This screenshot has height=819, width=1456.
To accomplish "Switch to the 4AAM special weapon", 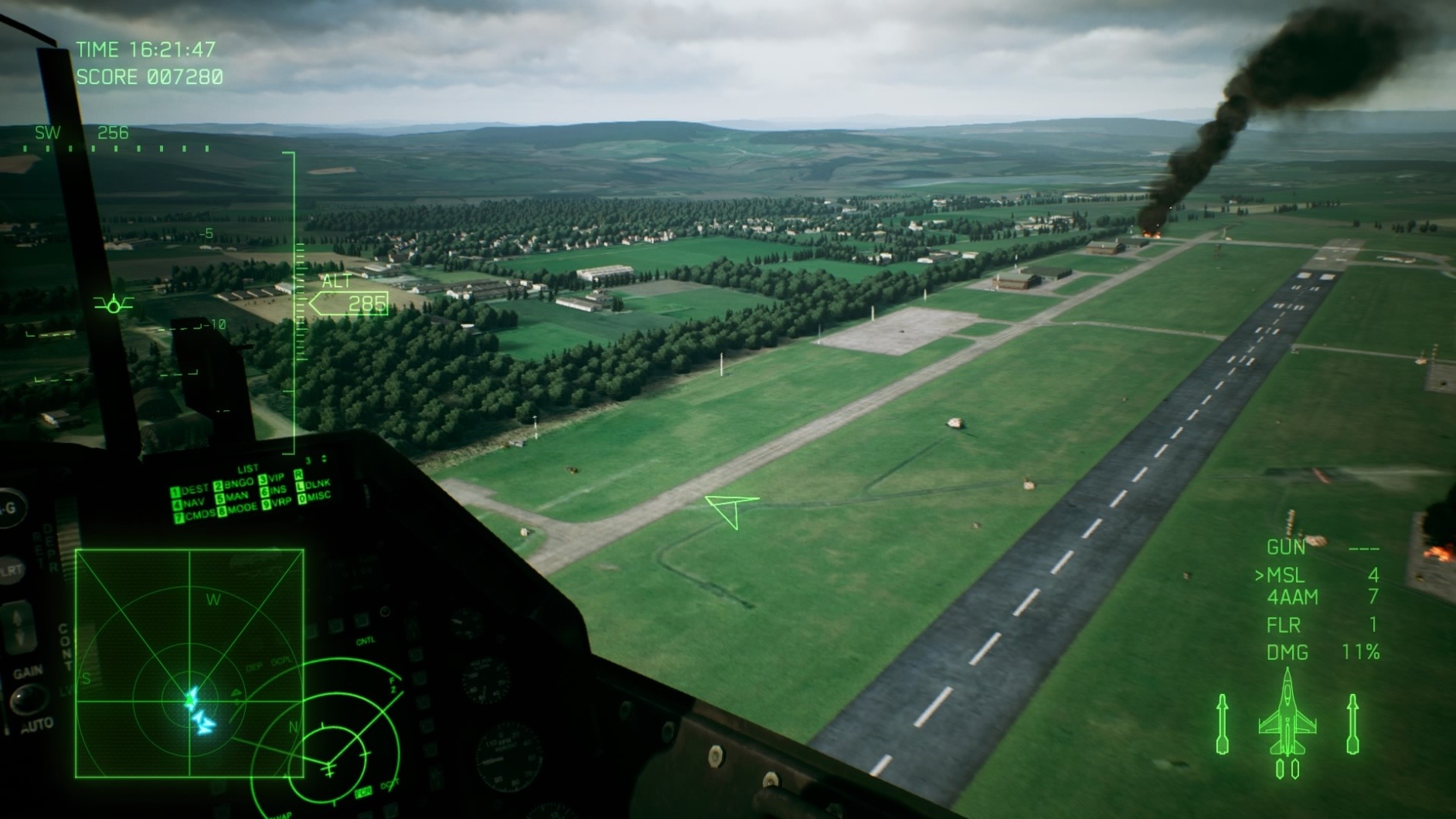I will (x=1292, y=597).
